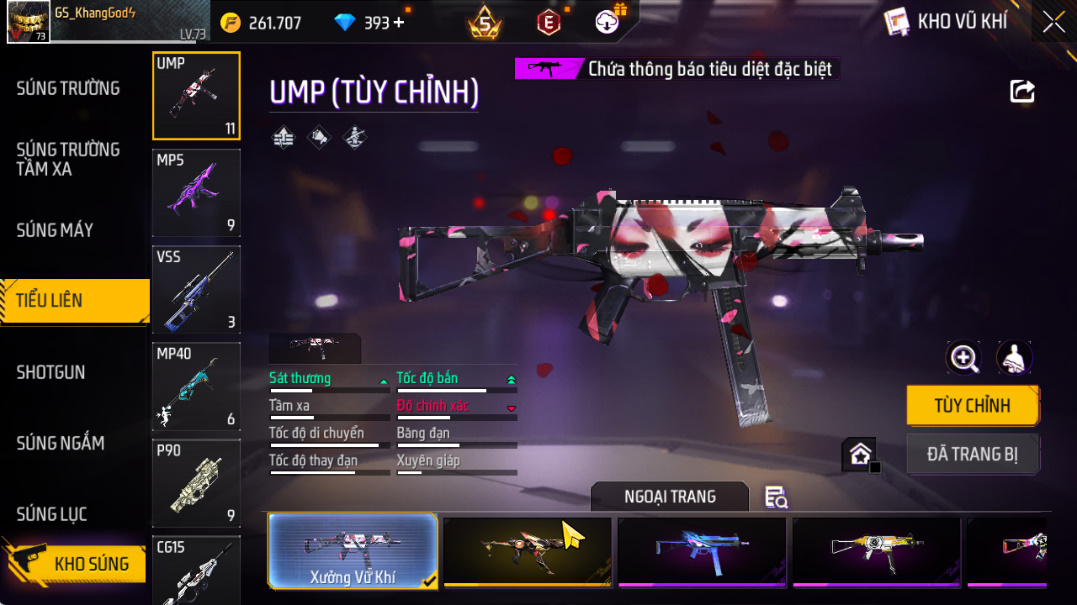Share the weapon with the share icon
The width and height of the screenshot is (1077, 605).
point(1022,92)
